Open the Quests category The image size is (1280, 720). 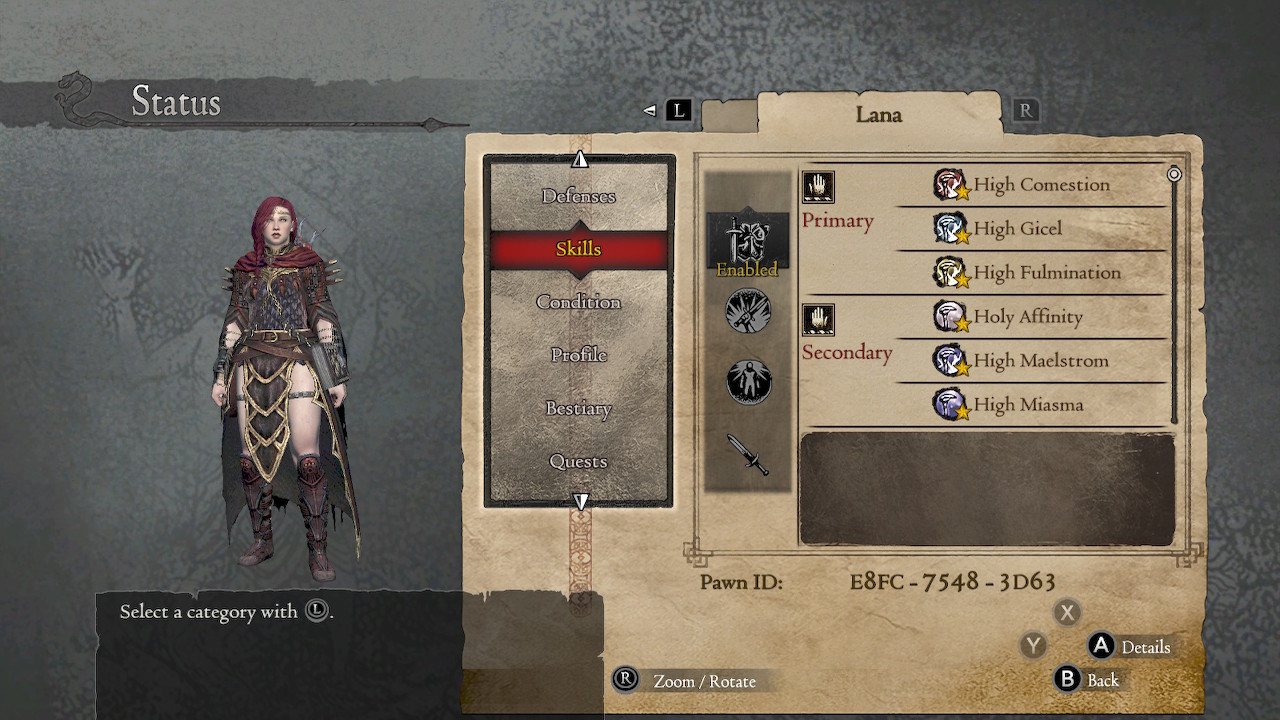[578, 461]
